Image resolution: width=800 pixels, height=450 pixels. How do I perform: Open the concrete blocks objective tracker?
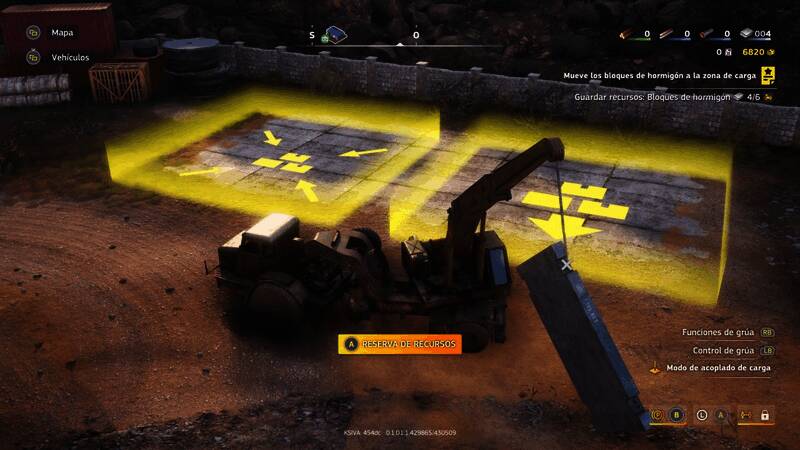(x=659, y=75)
